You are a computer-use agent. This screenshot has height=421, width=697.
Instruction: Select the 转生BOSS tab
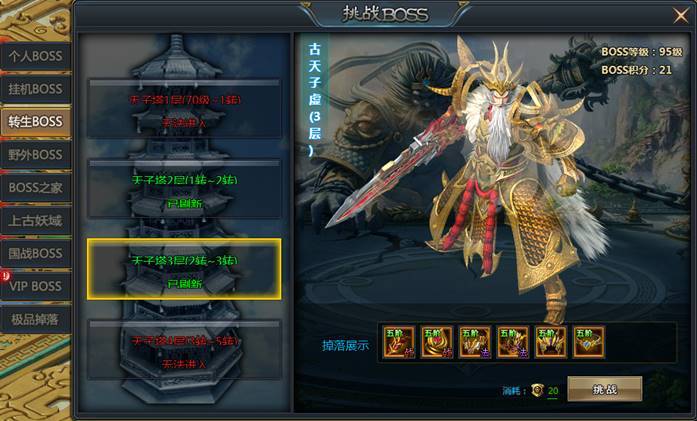[x=35, y=122]
